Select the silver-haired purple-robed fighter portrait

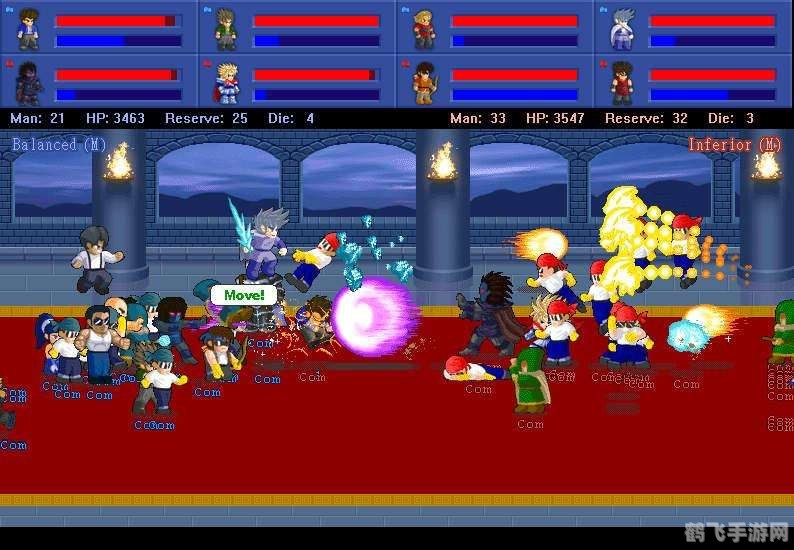[622, 29]
